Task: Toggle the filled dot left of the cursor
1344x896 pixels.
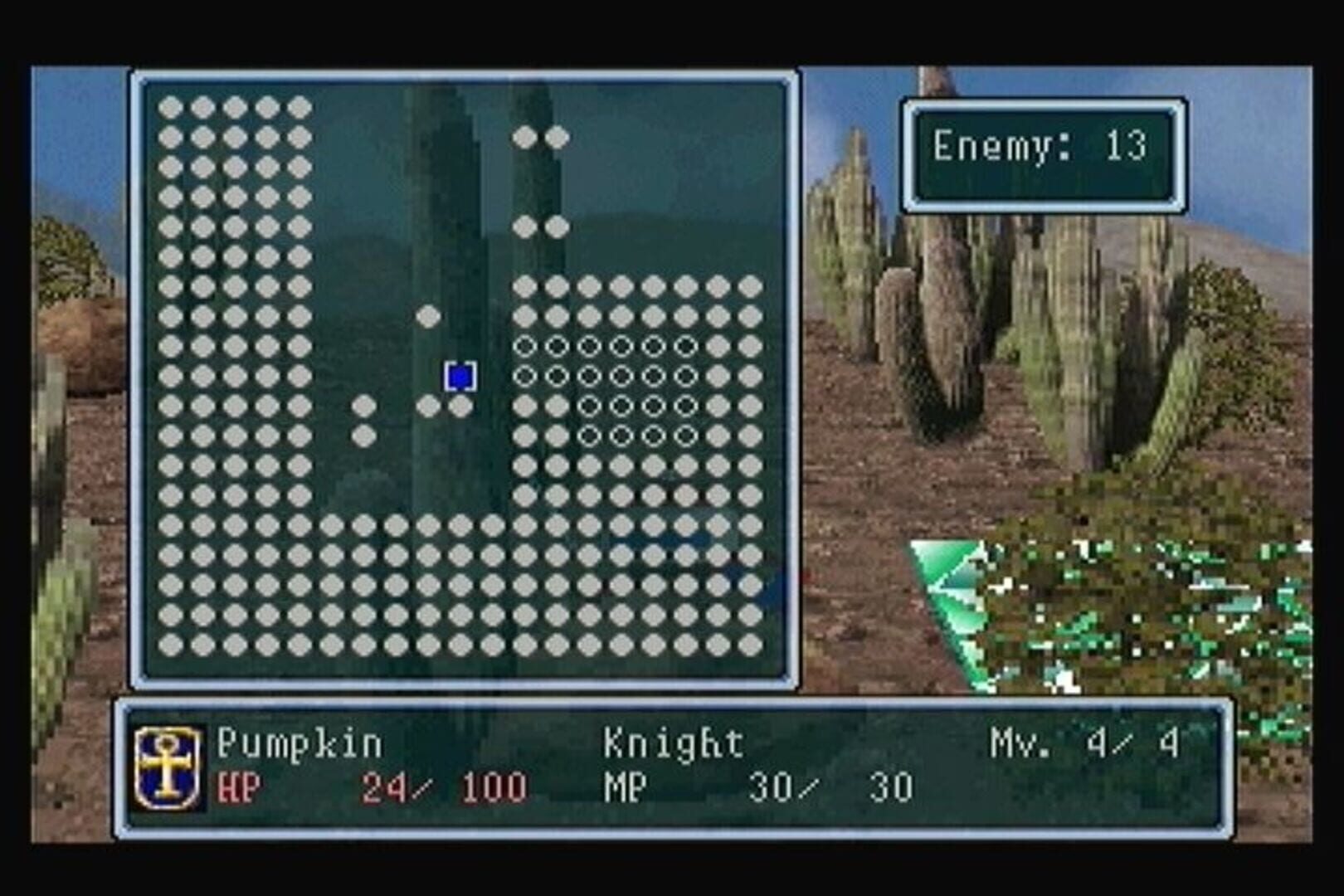Action: 429,407
